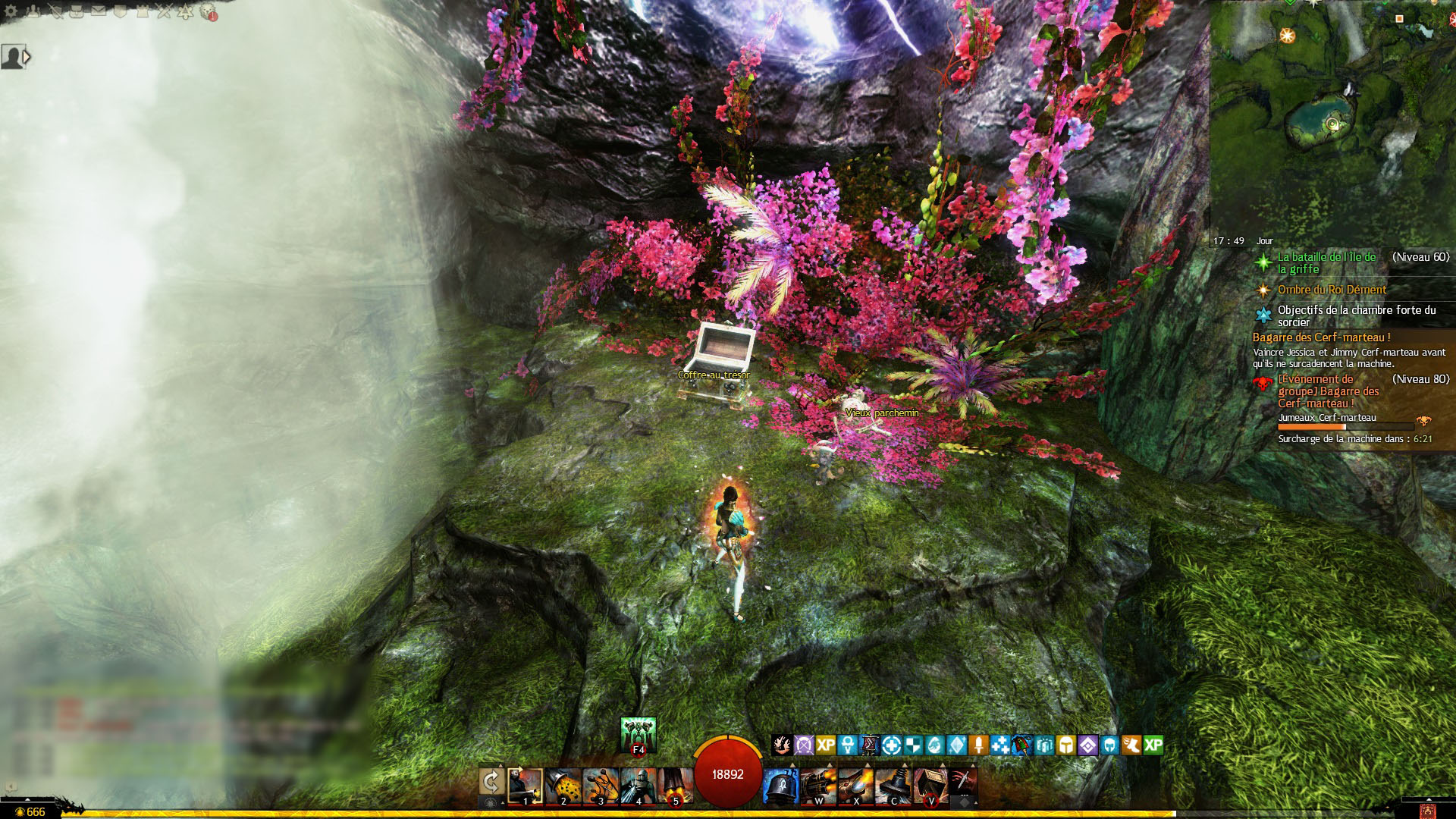This screenshot has height=819, width=1456.
Task: Open the contacts and LFG icon
Action: pos(33,11)
